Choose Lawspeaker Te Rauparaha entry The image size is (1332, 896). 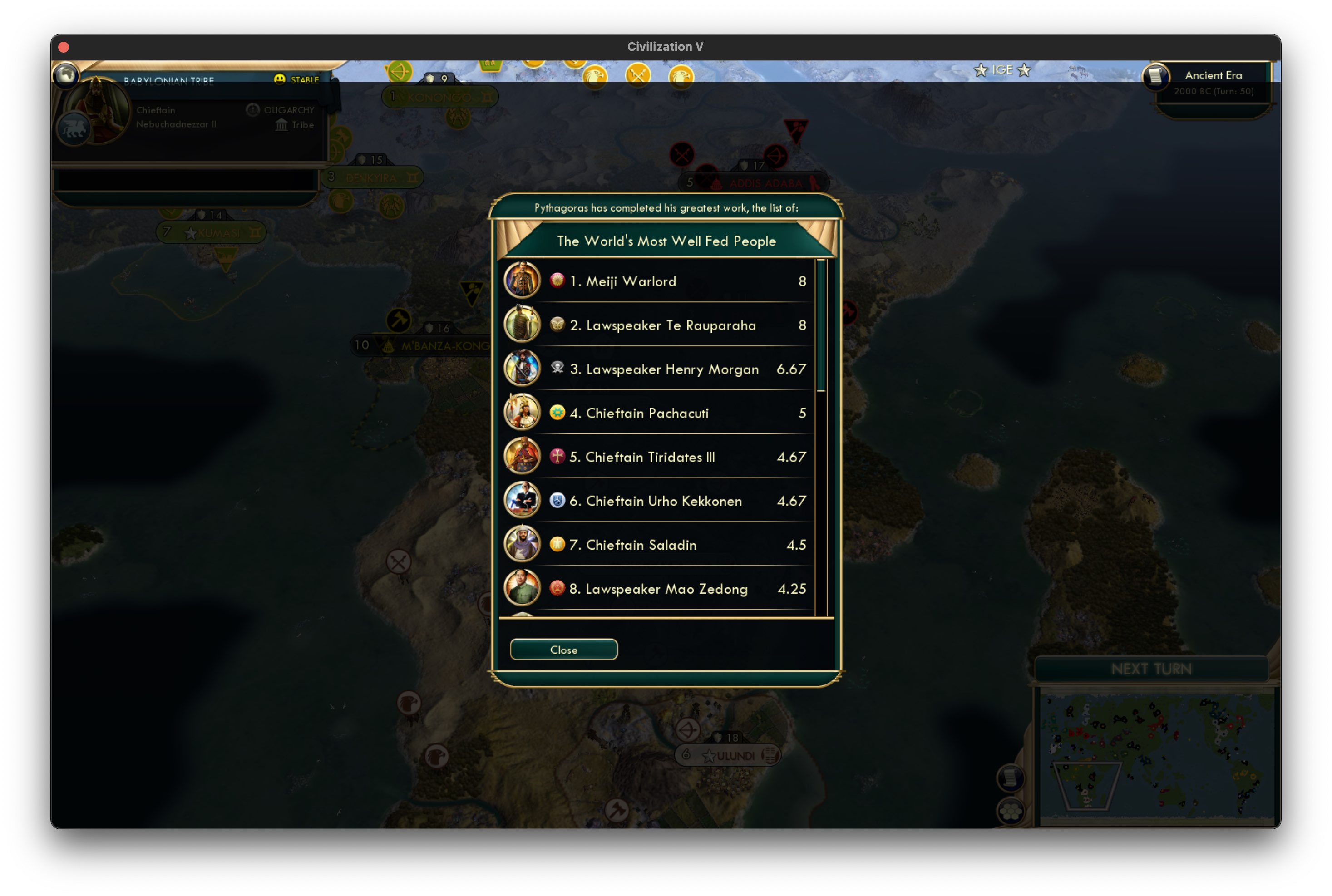(x=657, y=325)
